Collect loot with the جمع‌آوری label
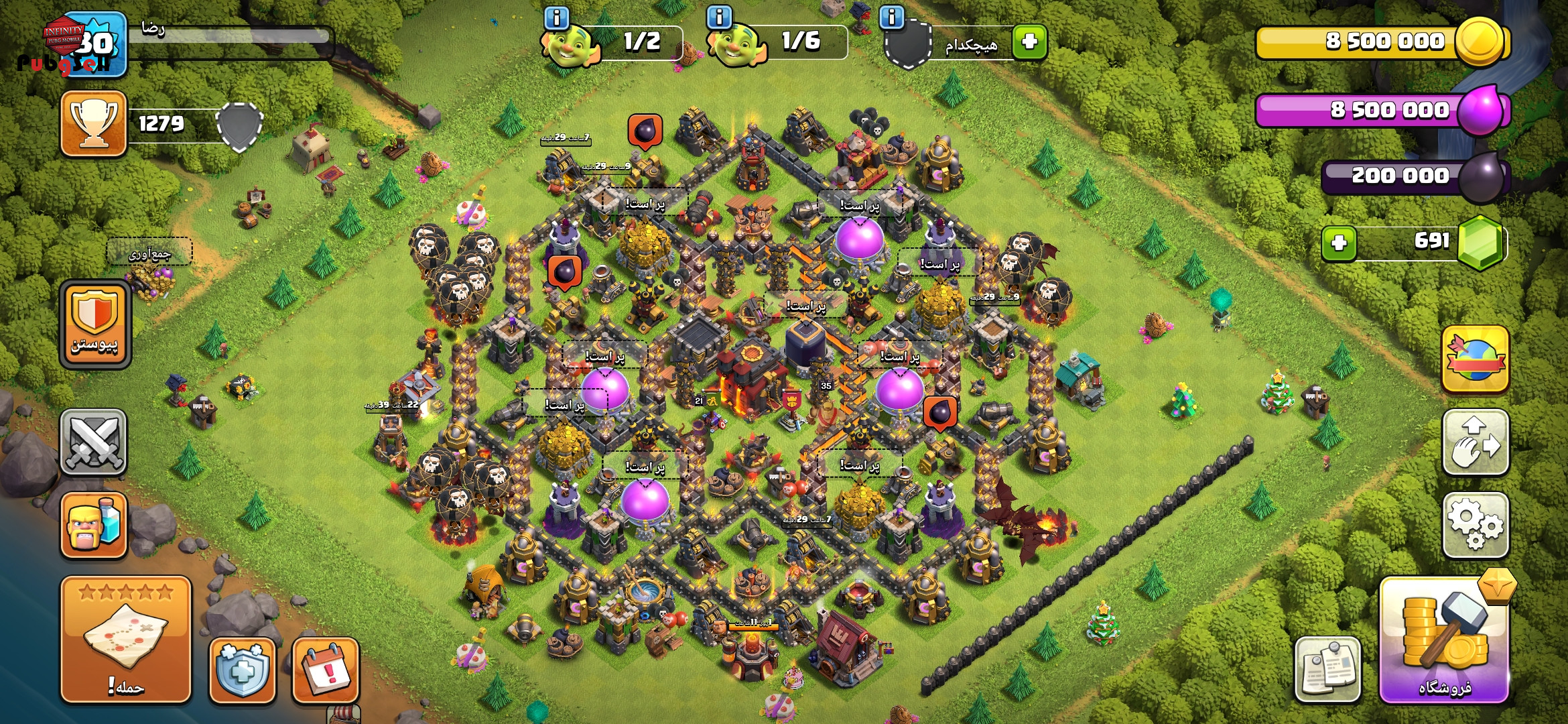 tap(149, 253)
